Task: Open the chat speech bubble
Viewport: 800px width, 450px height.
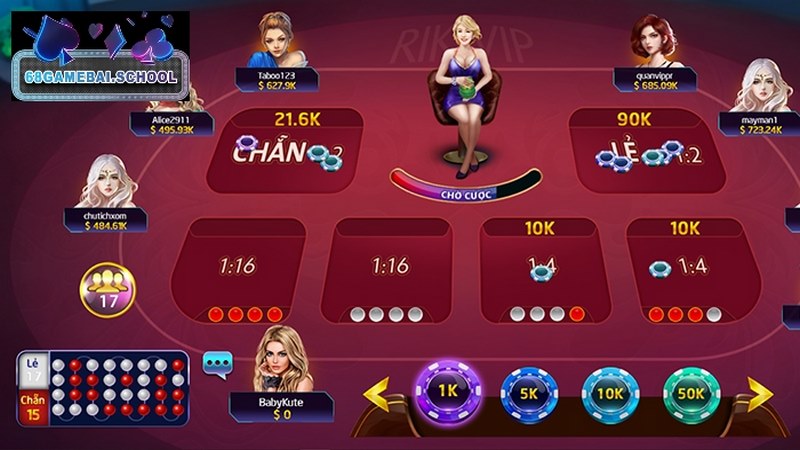Action: coord(216,362)
